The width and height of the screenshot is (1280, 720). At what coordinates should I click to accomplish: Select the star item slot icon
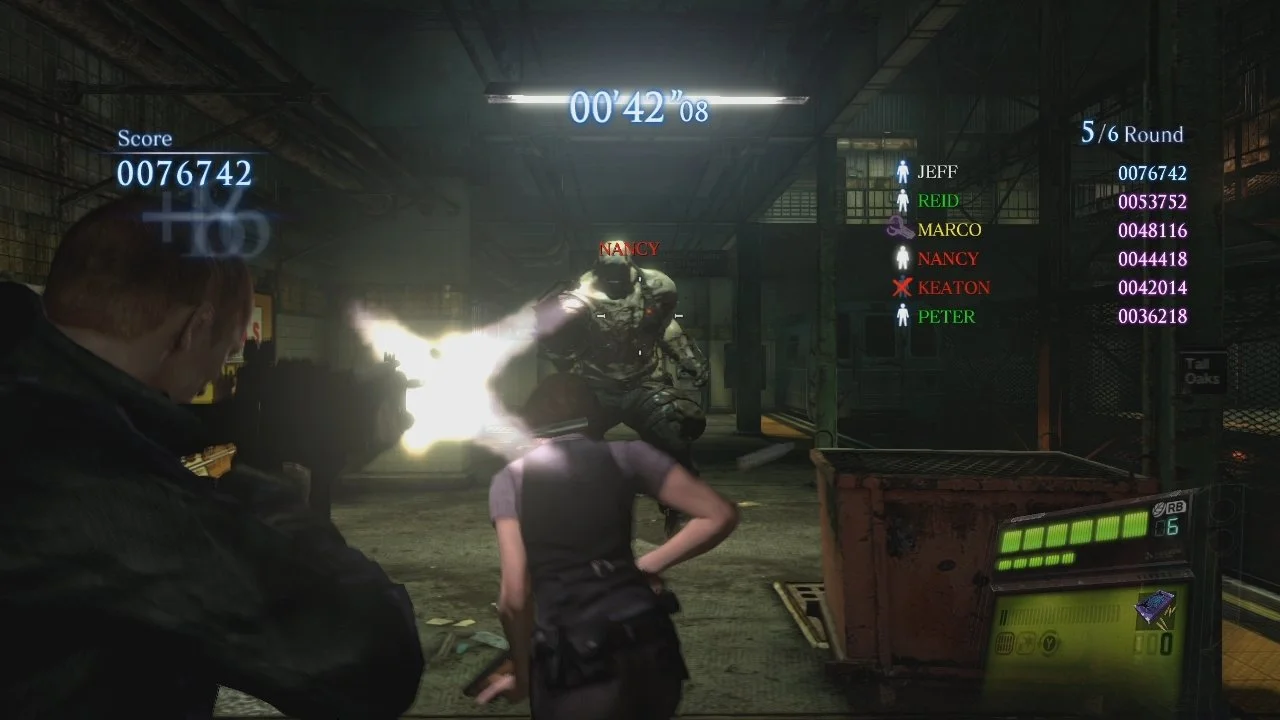pyautogui.click(x=1026, y=641)
